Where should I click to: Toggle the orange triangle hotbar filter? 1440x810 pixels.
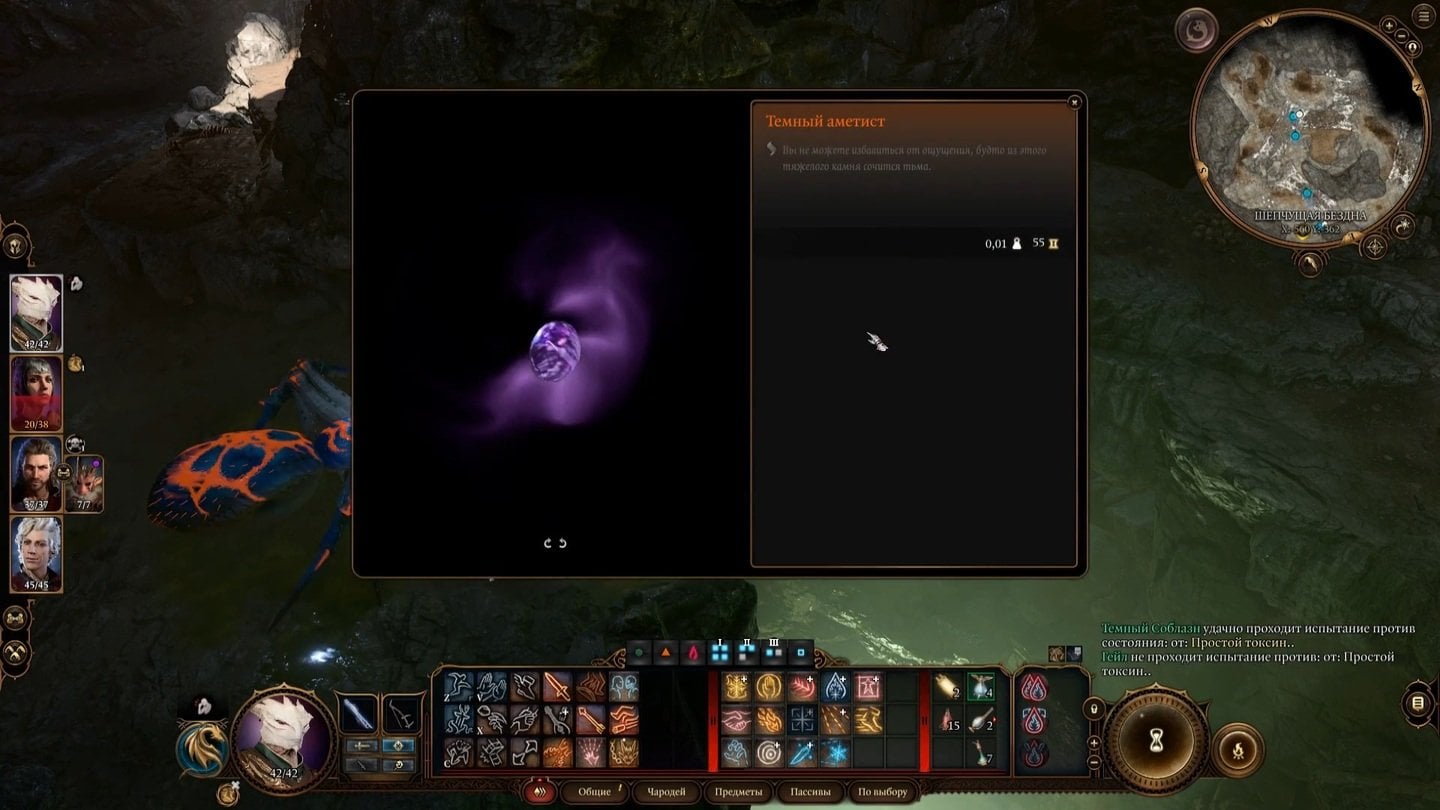tap(665, 654)
